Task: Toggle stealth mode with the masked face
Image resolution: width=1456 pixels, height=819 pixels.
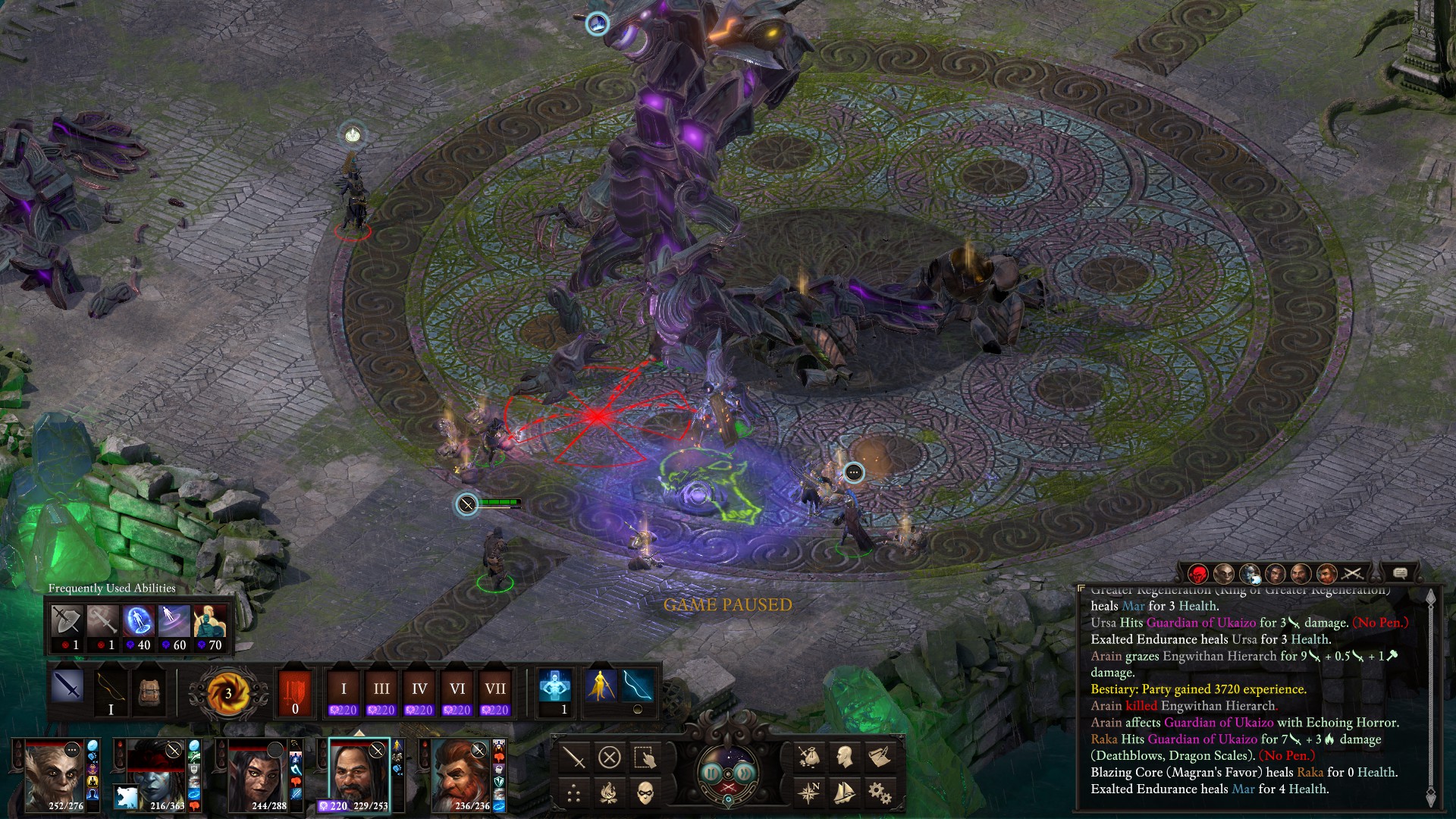Action: coord(645,793)
